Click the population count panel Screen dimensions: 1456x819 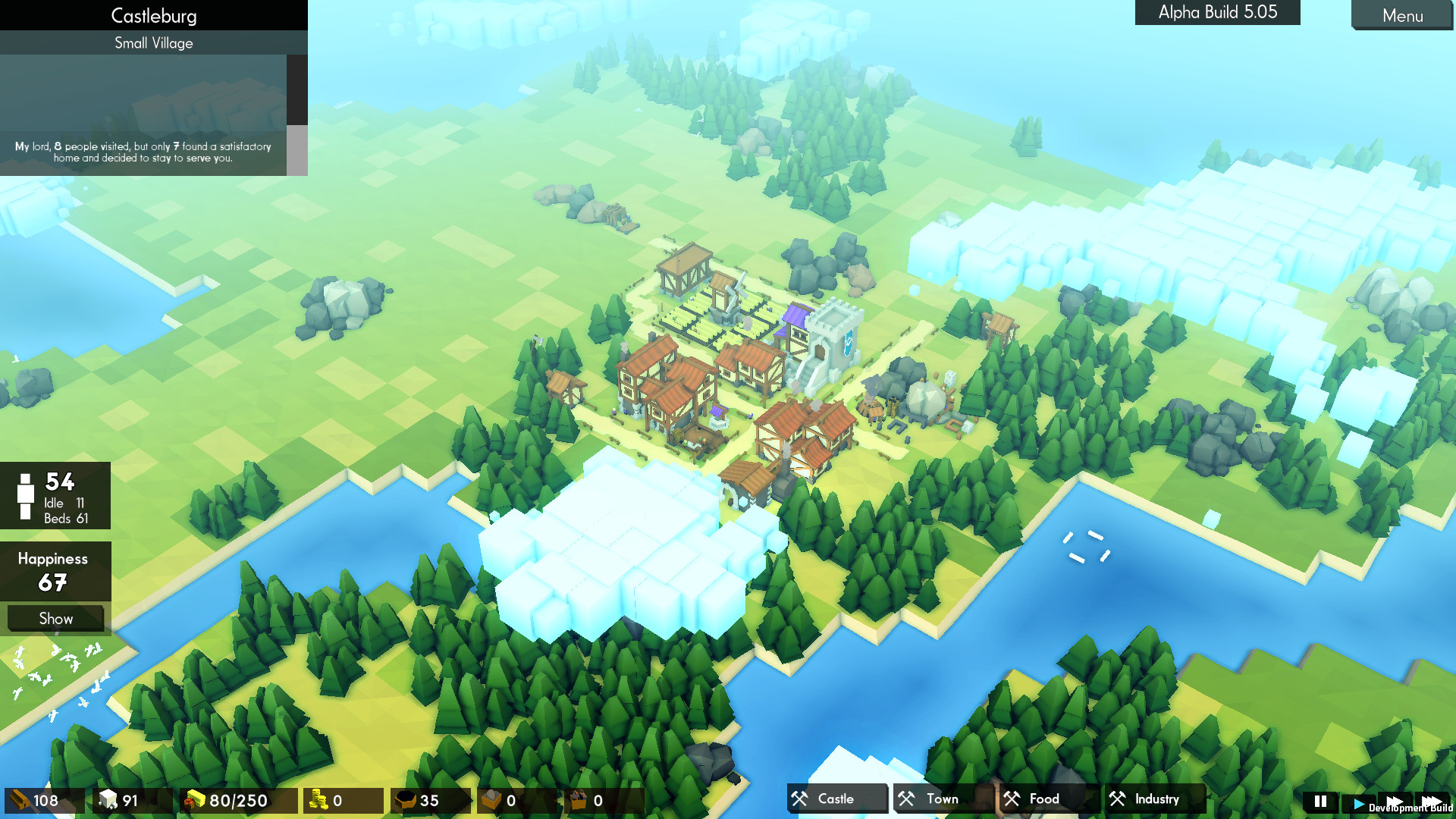pos(55,495)
